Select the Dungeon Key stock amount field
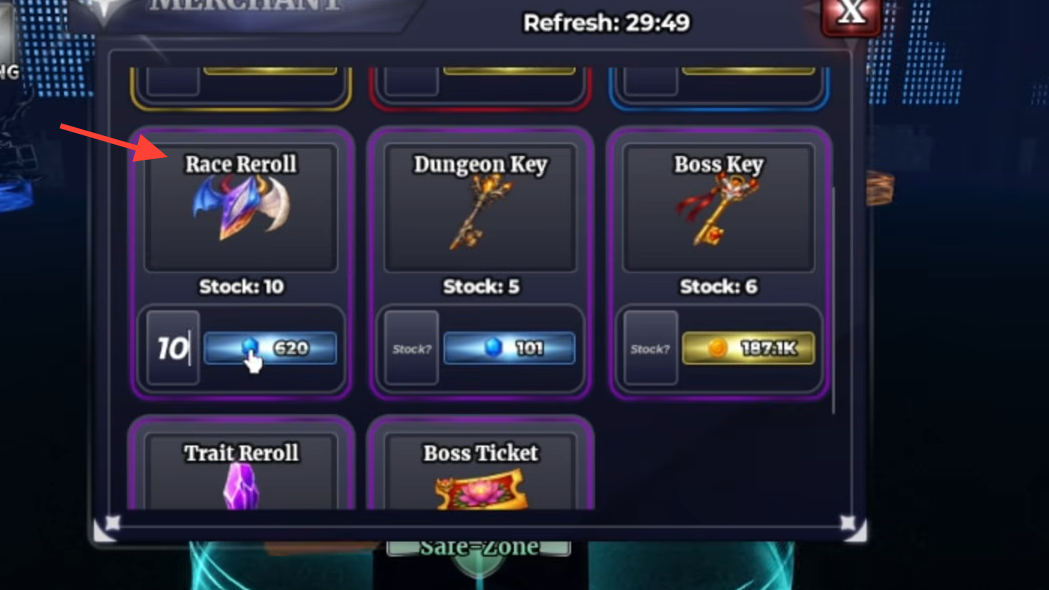This screenshot has height=590, width=1049. coord(412,348)
